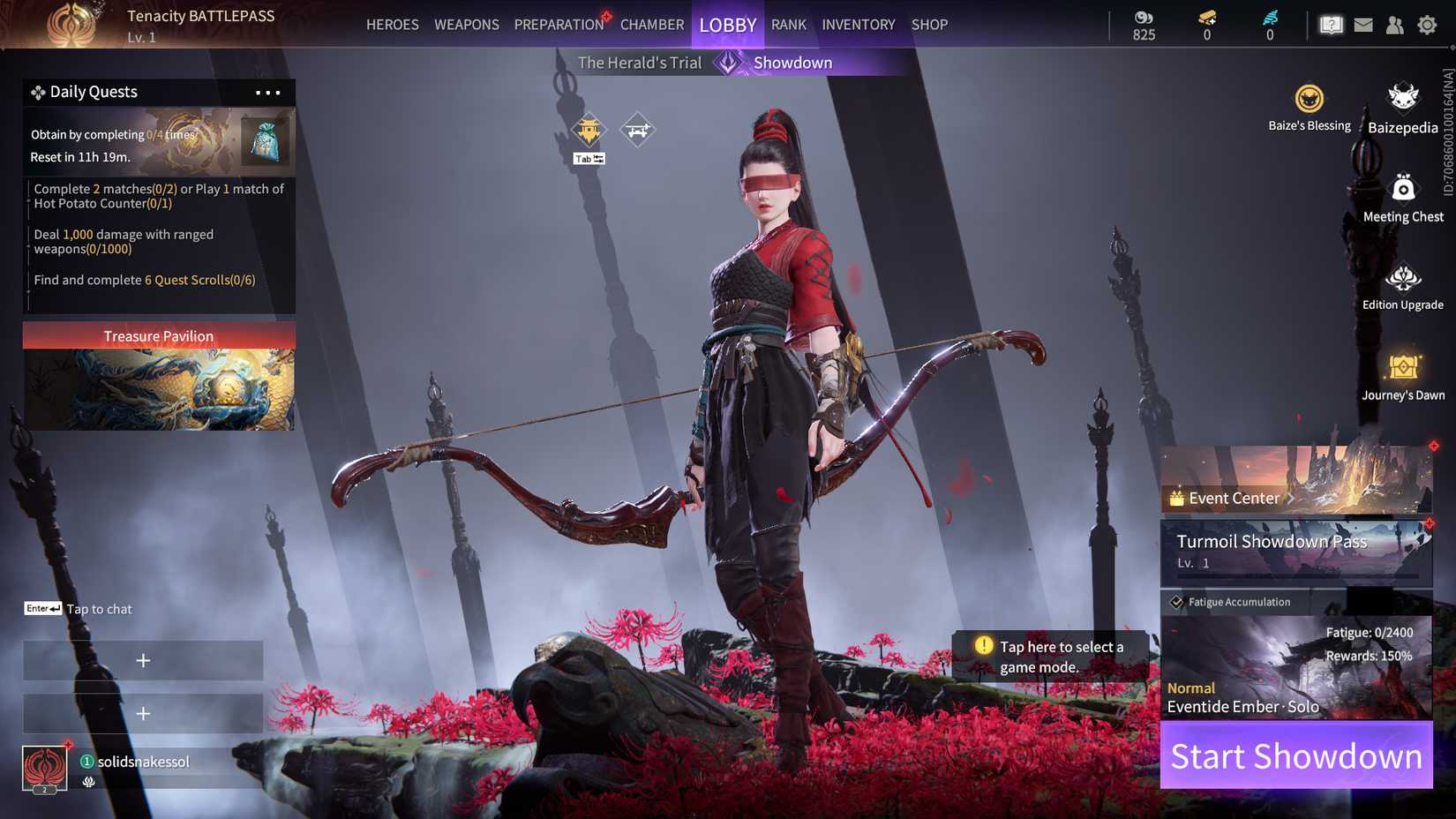The image size is (1456, 819).
Task: Open Journey's Dawn rewards
Action: pos(1402,369)
